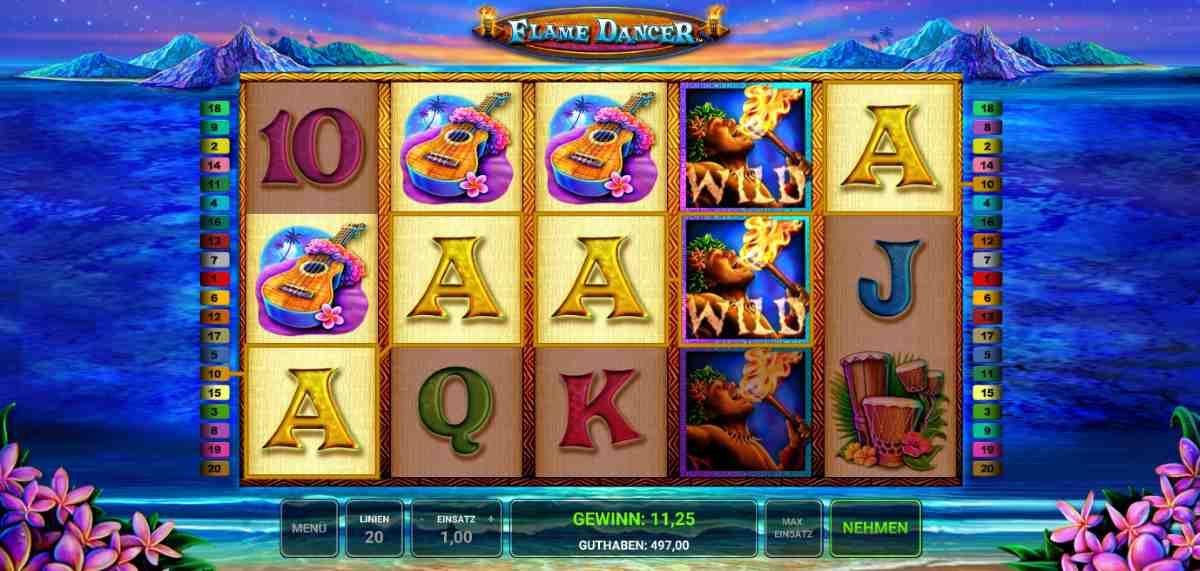Decrease the Einsatz with the minus
The image size is (1200, 571).
click(x=423, y=520)
